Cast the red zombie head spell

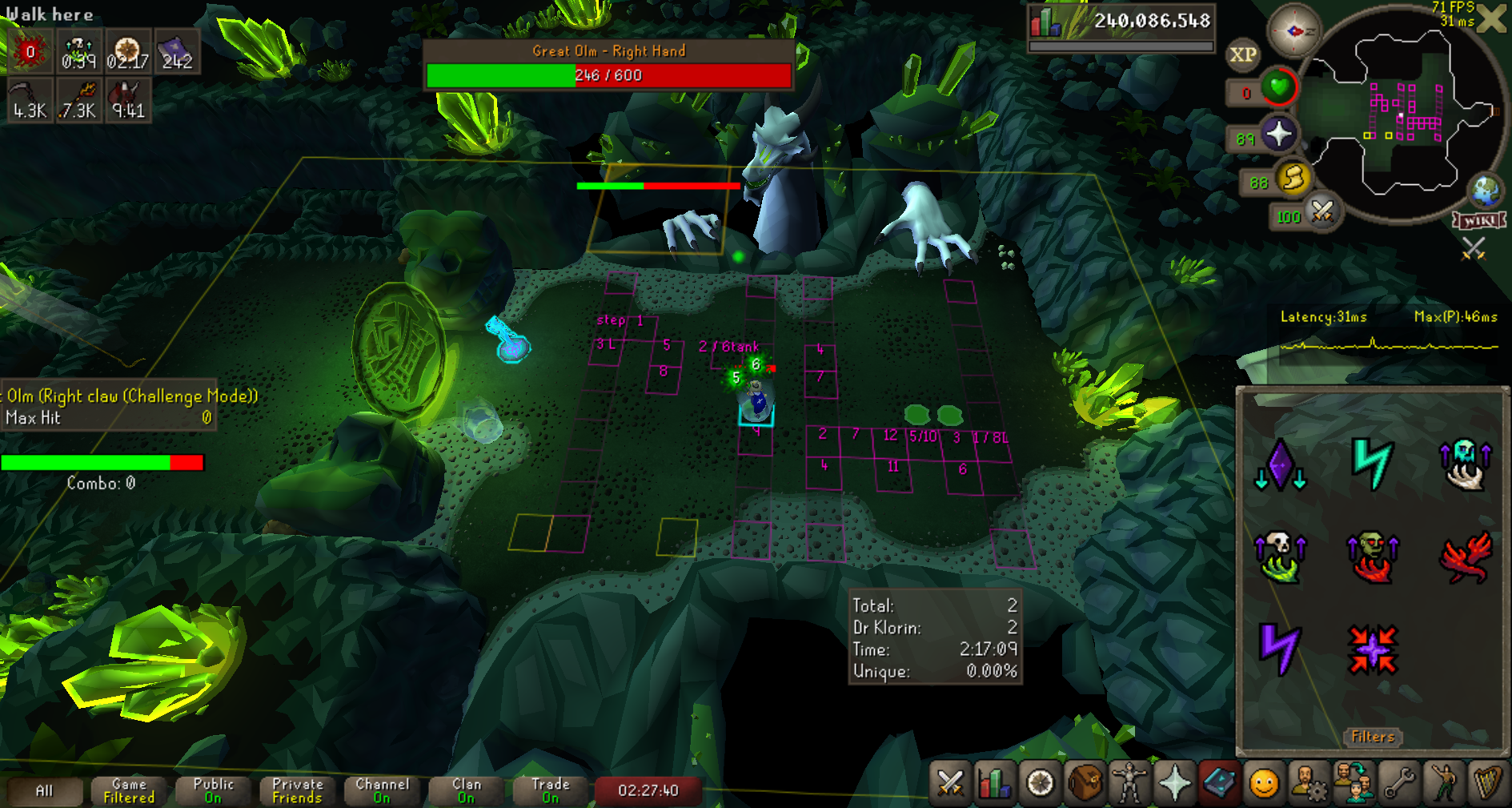pos(1372,557)
